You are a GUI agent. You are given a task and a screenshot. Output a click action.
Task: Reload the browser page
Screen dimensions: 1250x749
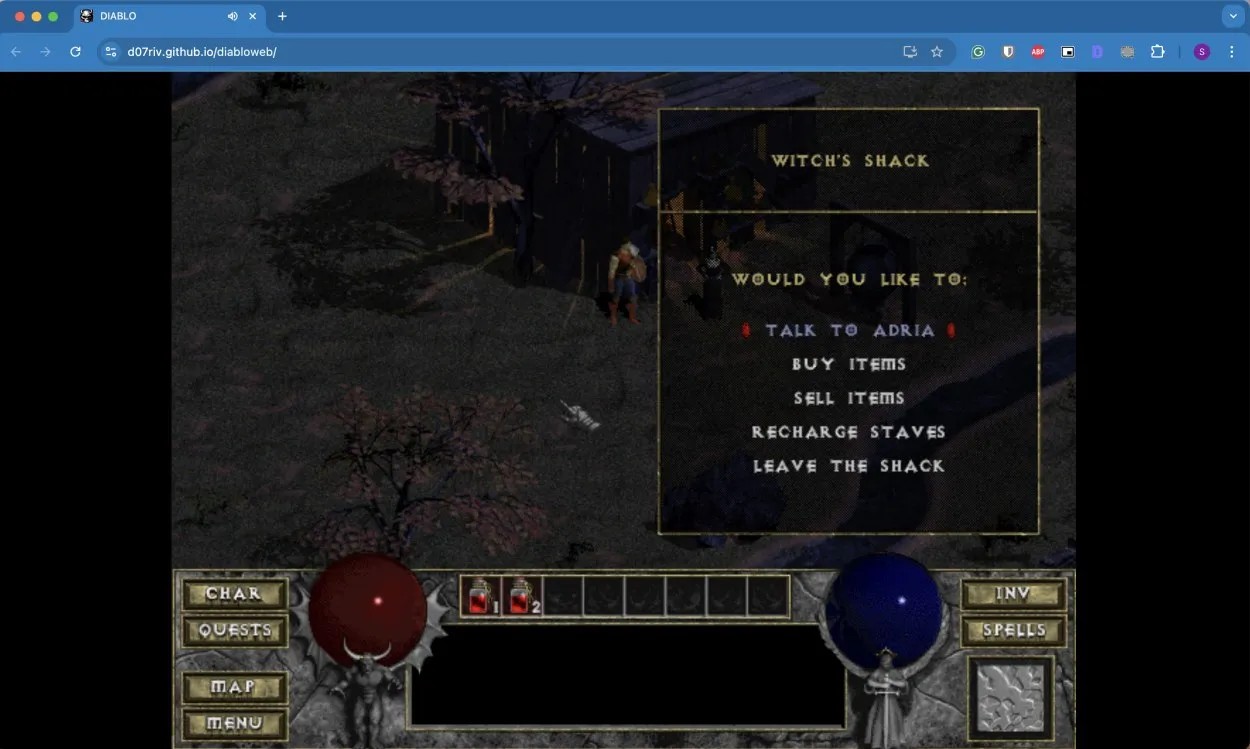point(75,52)
